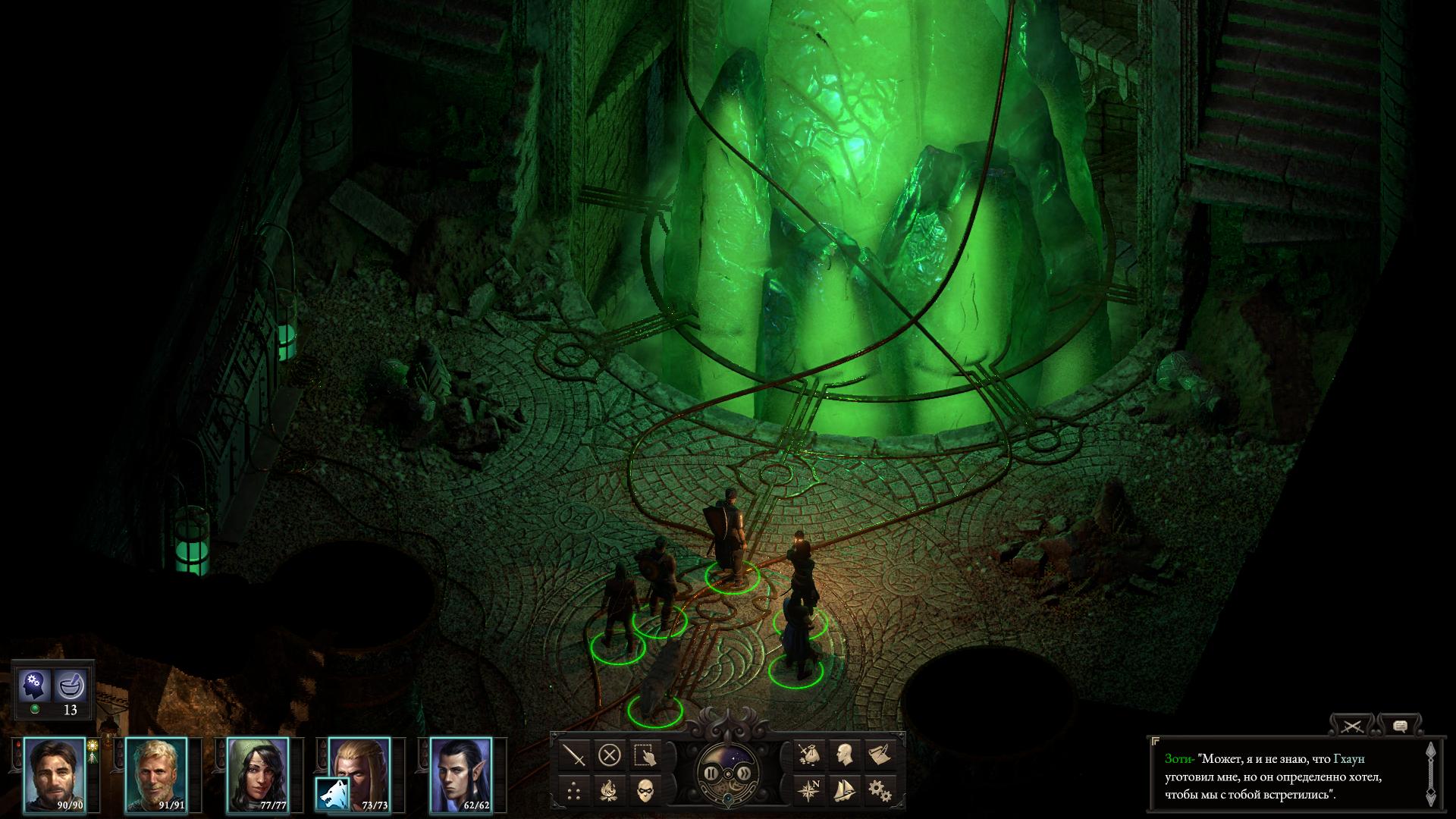Open the journal scroll-and-quill icon
This screenshot has height=819, width=1456.
(879, 755)
